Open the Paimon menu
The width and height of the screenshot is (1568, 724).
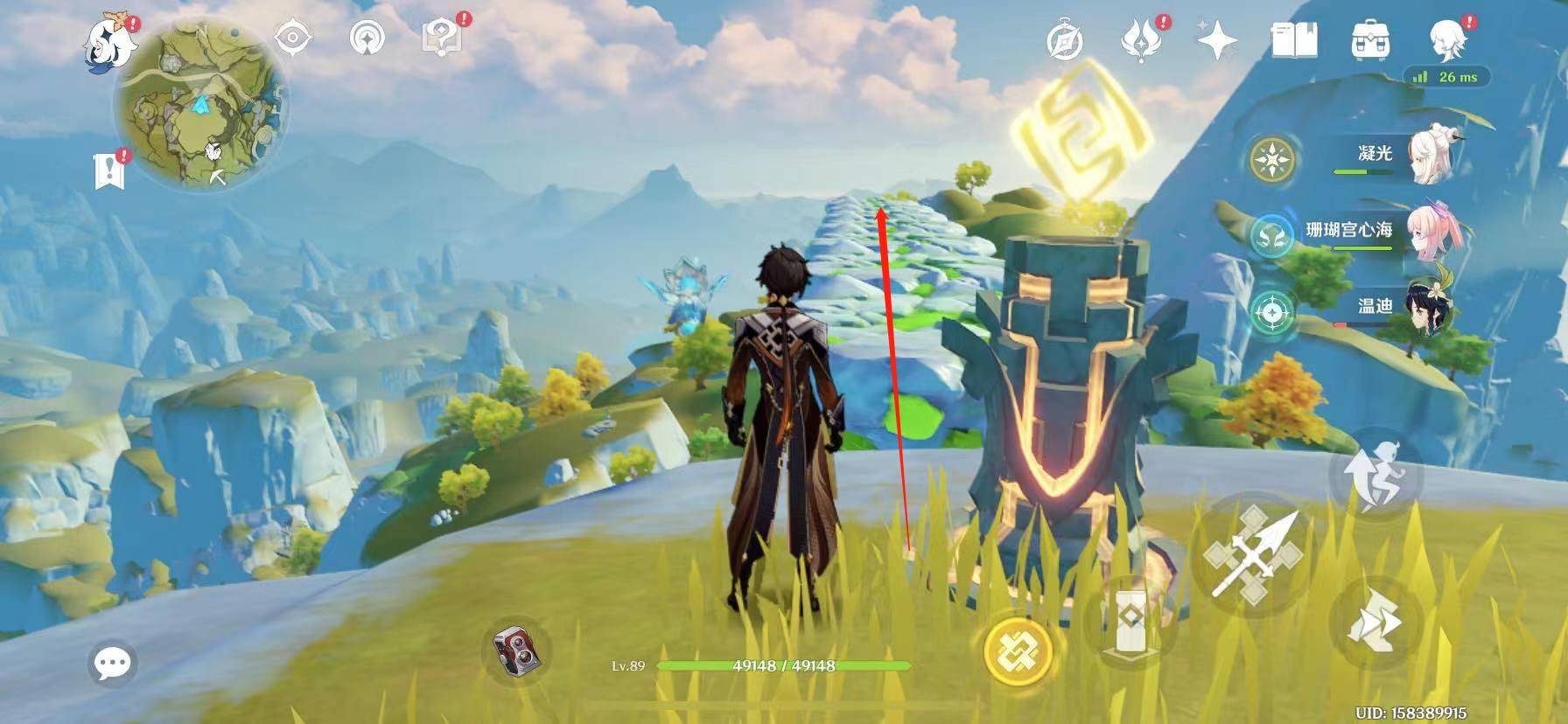pyautogui.click(x=108, y=42)
